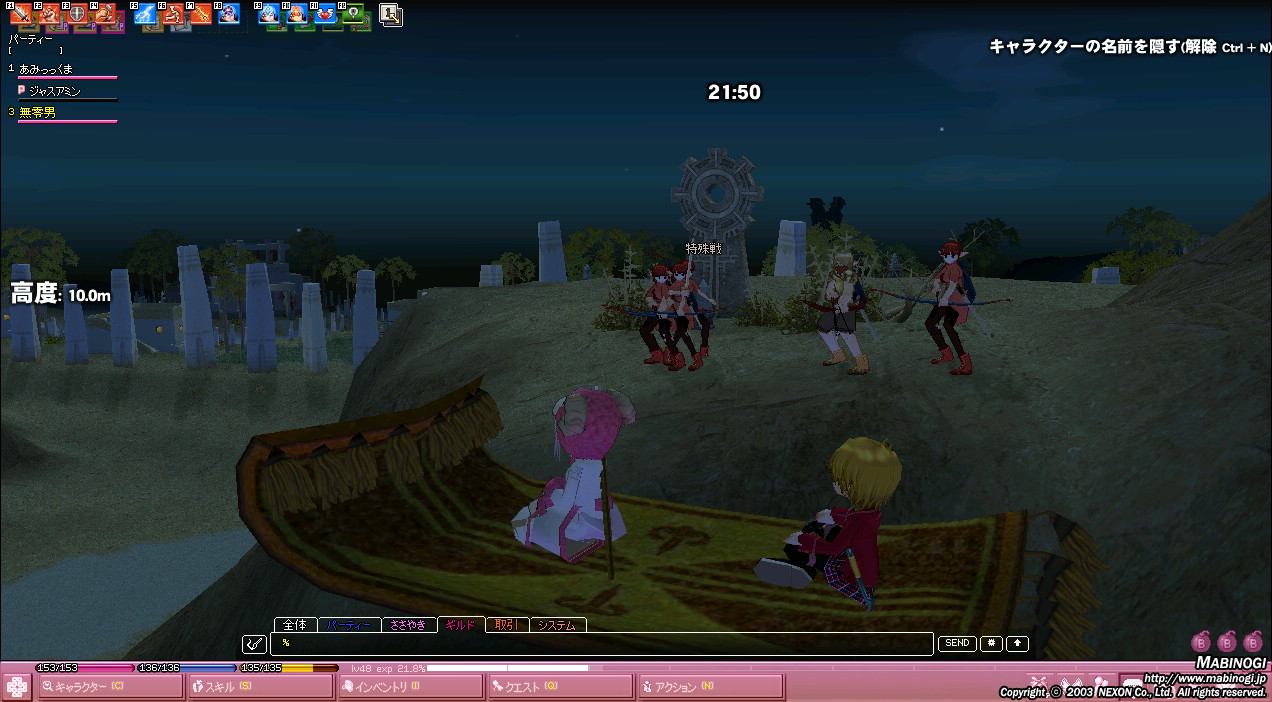Switch chat to the パーティー tab
This screenshot has width=1272, height=702.
[348, 625]
